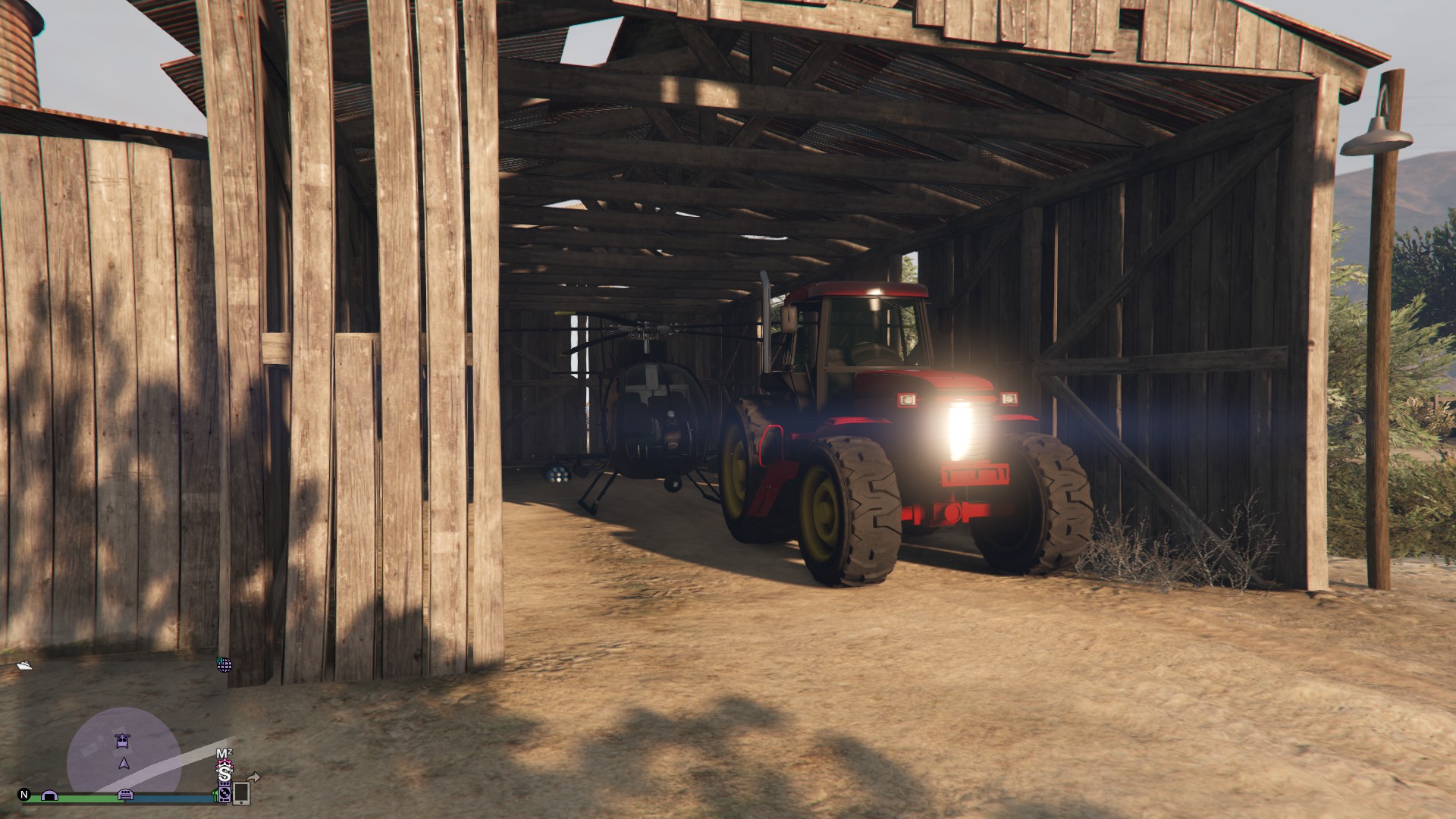Click the record player blip beside the minimap

coord(224,795)
